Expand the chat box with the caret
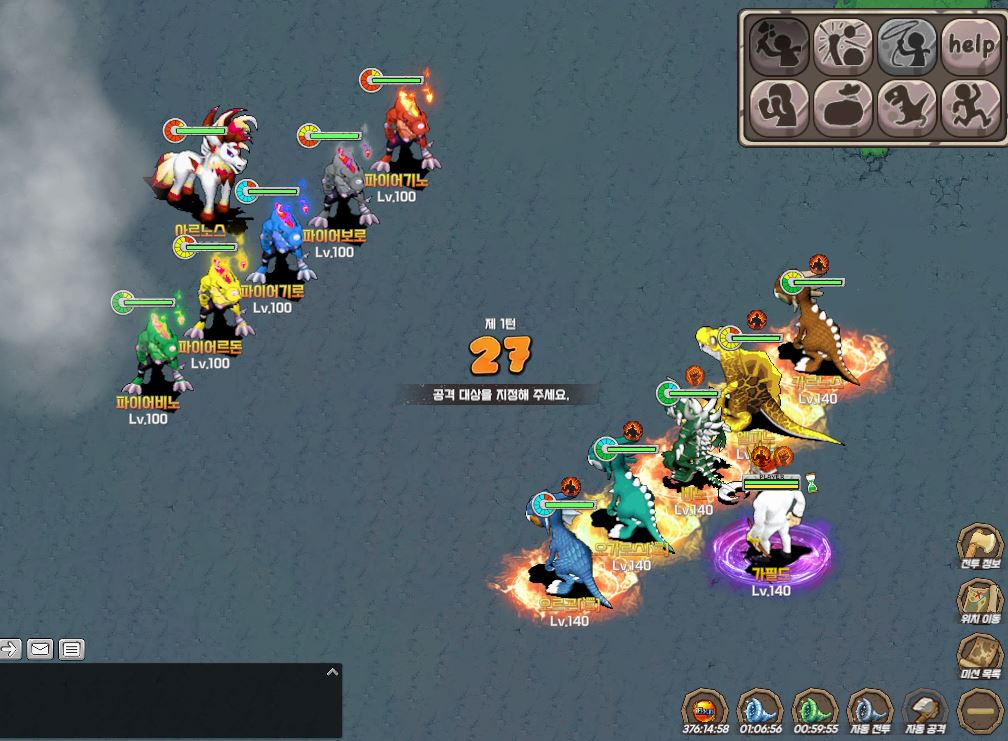Screen dimensions: 1008x741 [x=332, y=673]
